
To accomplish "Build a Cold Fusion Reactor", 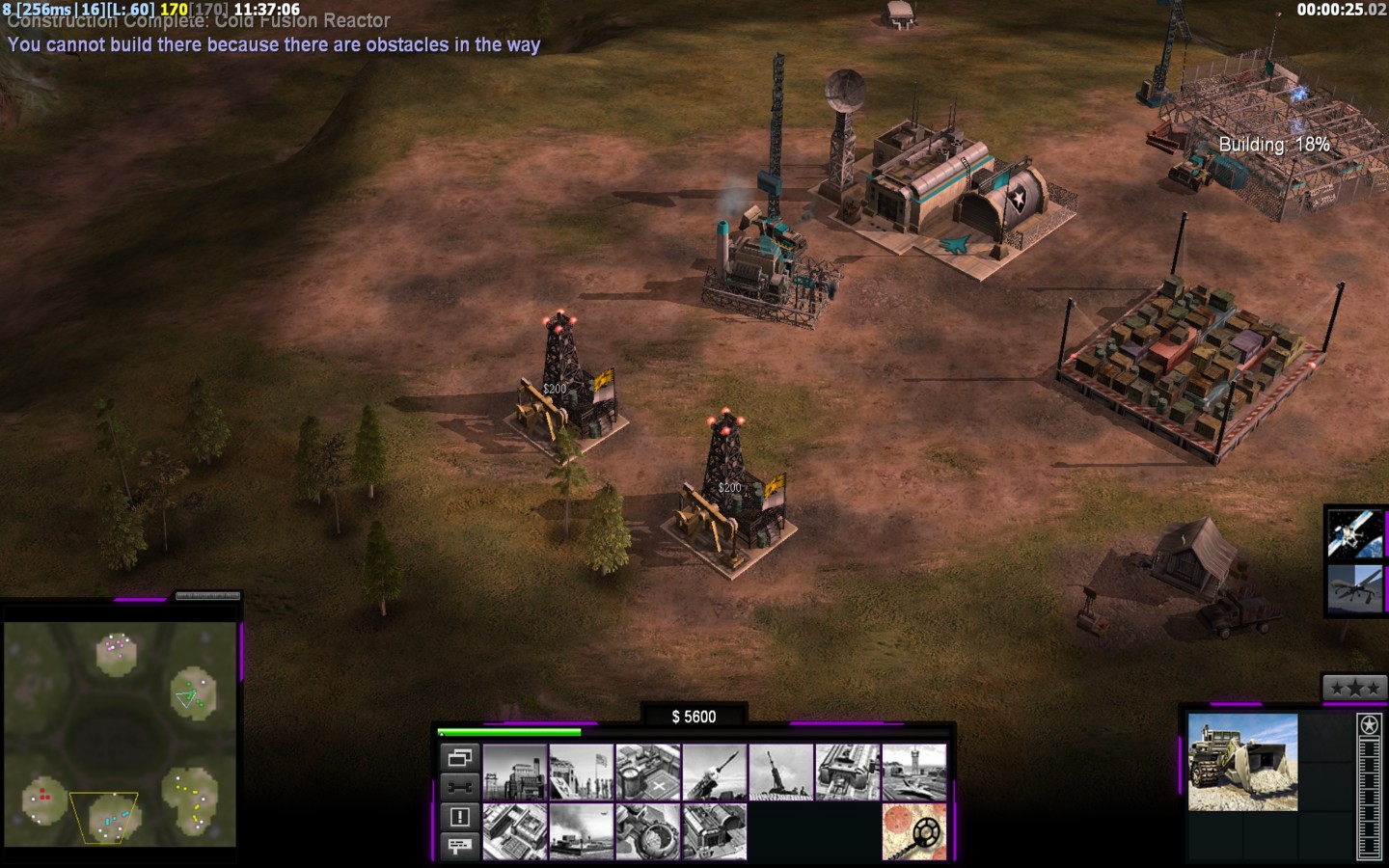I will (x=515, y=773).
